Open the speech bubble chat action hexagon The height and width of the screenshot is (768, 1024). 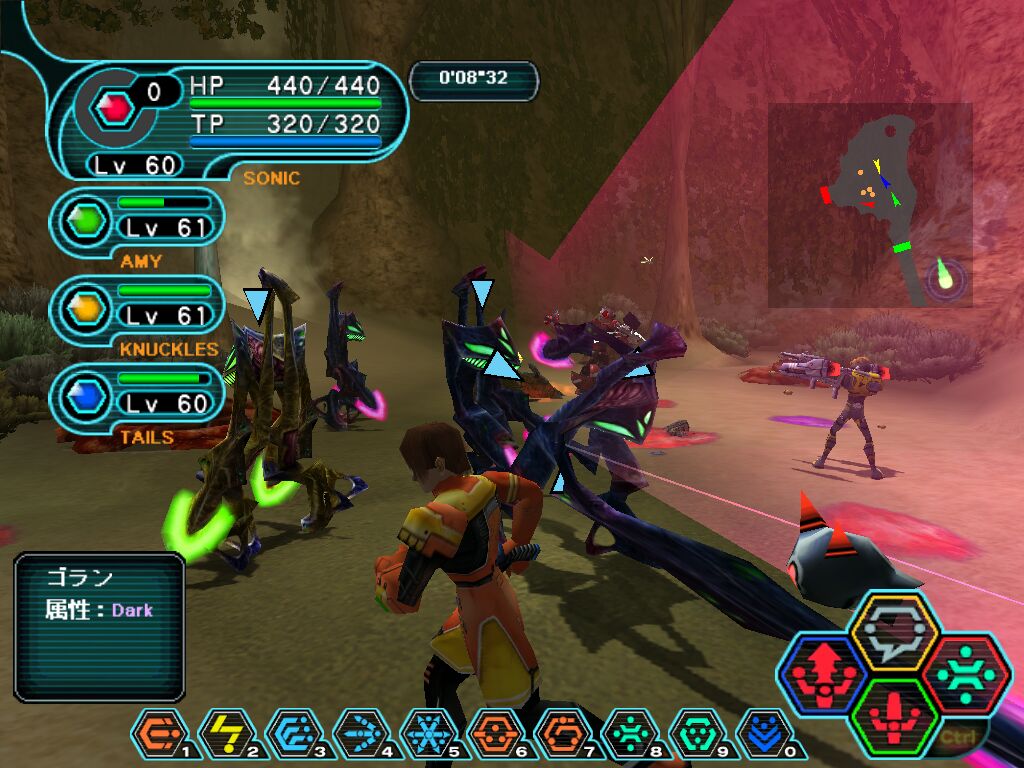point(893,631)
